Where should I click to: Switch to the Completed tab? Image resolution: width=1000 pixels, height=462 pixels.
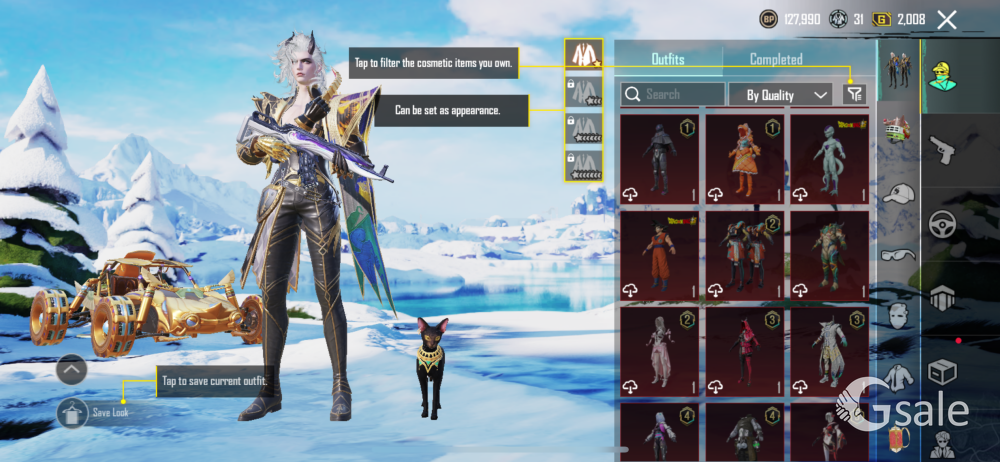tap(776, 59)
